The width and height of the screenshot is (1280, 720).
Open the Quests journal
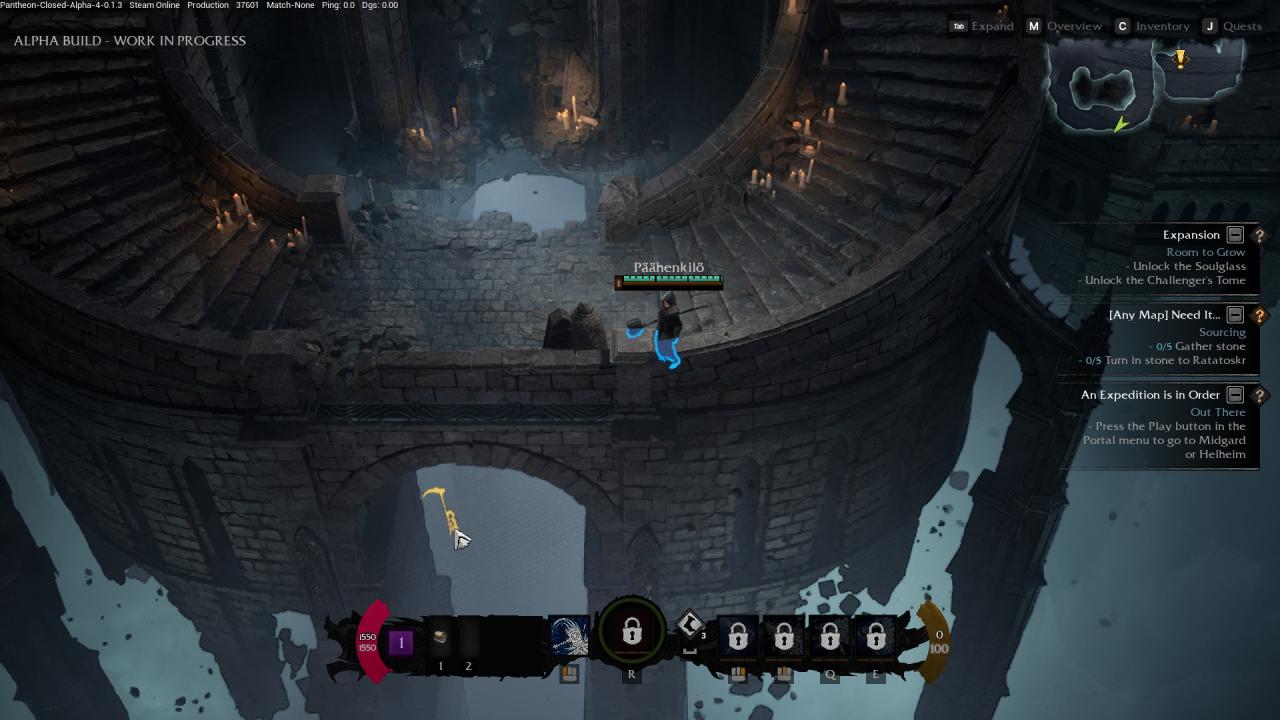pyautogui.click(x=1232, y=26)
